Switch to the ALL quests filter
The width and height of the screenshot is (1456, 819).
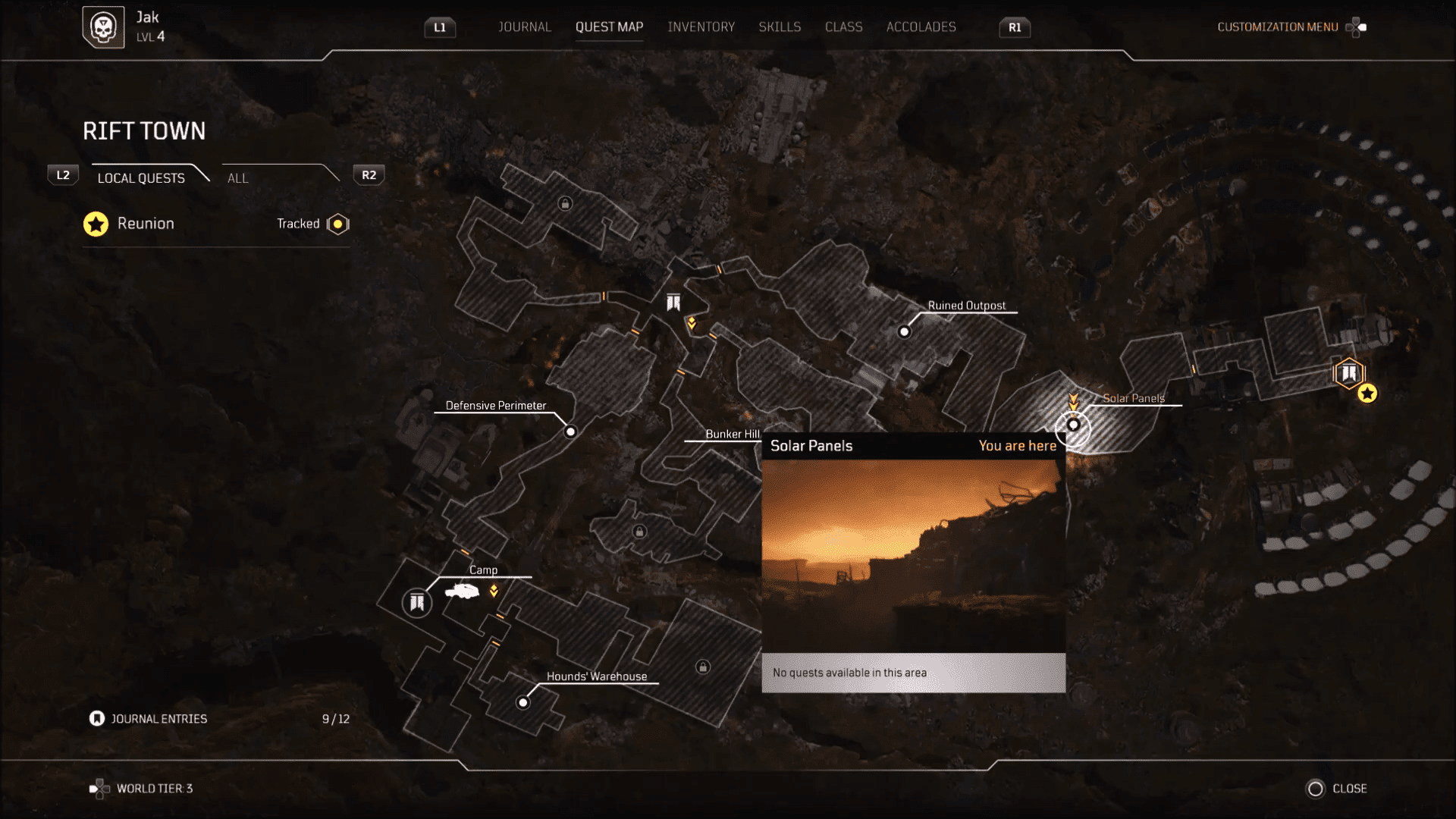point(237,177)
